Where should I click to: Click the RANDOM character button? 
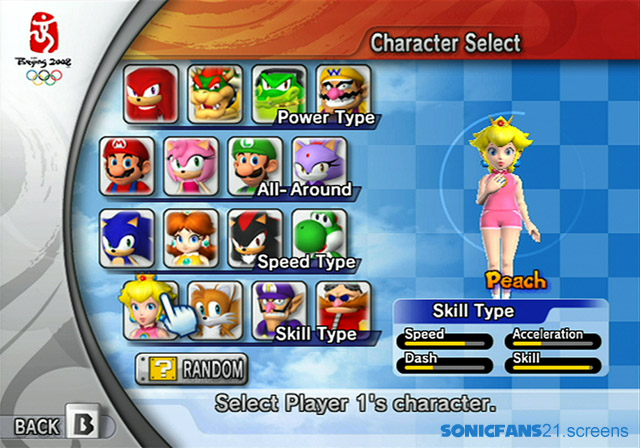coord(190,369)
